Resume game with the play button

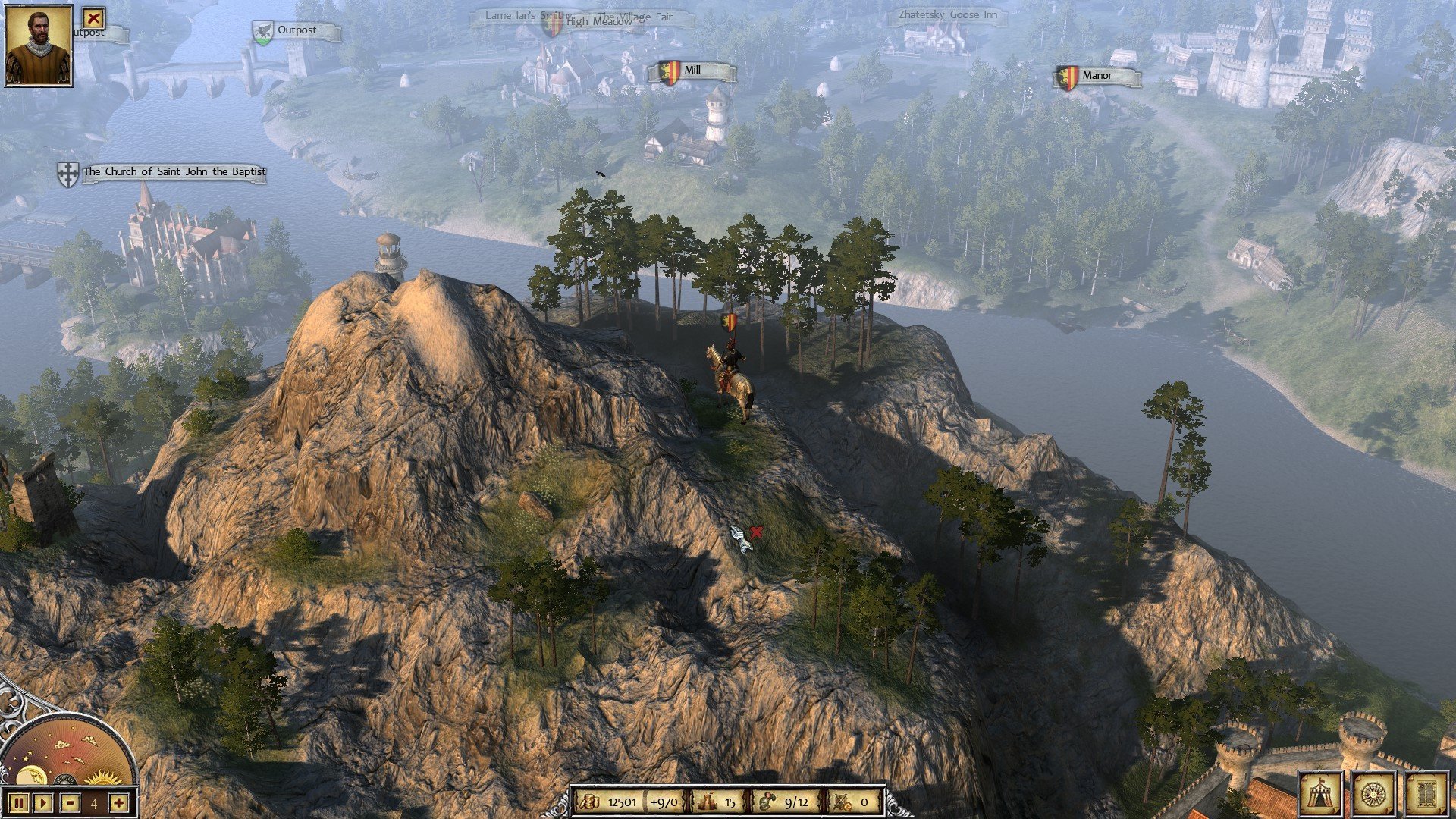(43, 802)
